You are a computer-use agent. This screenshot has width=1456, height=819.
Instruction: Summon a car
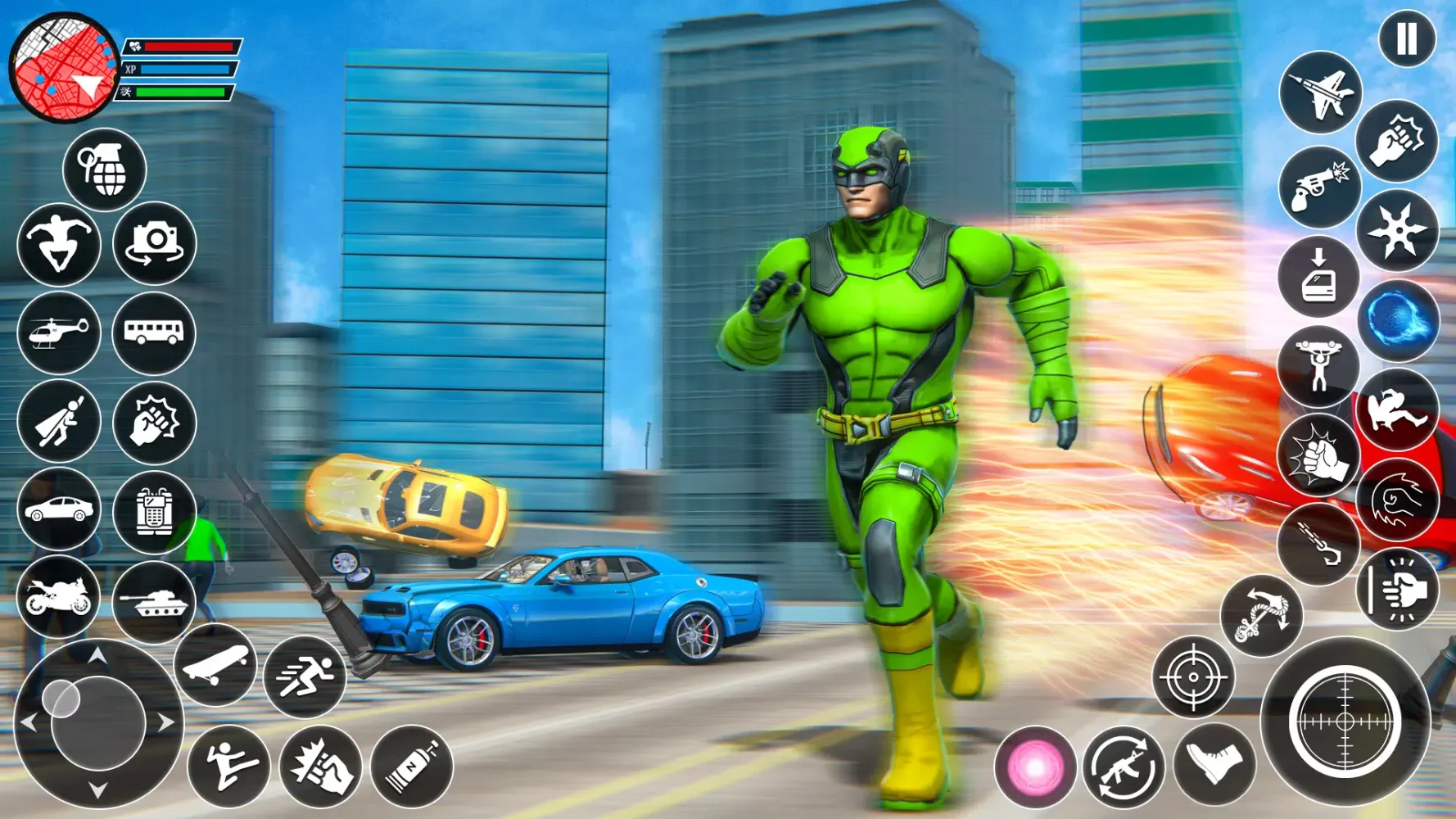click(x=58, y=508)
